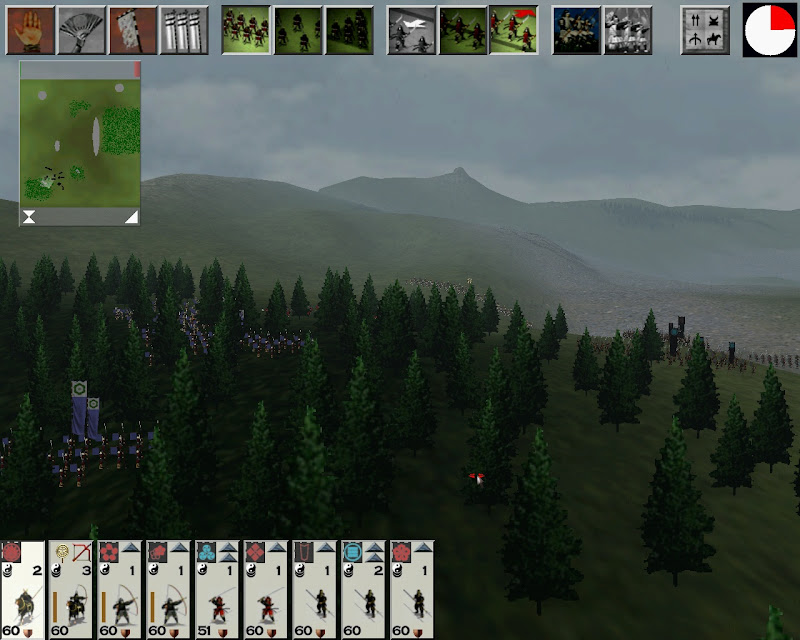The image size is (800, 640).
Task: Select the mounted general unit card
Action: (23, 590)
